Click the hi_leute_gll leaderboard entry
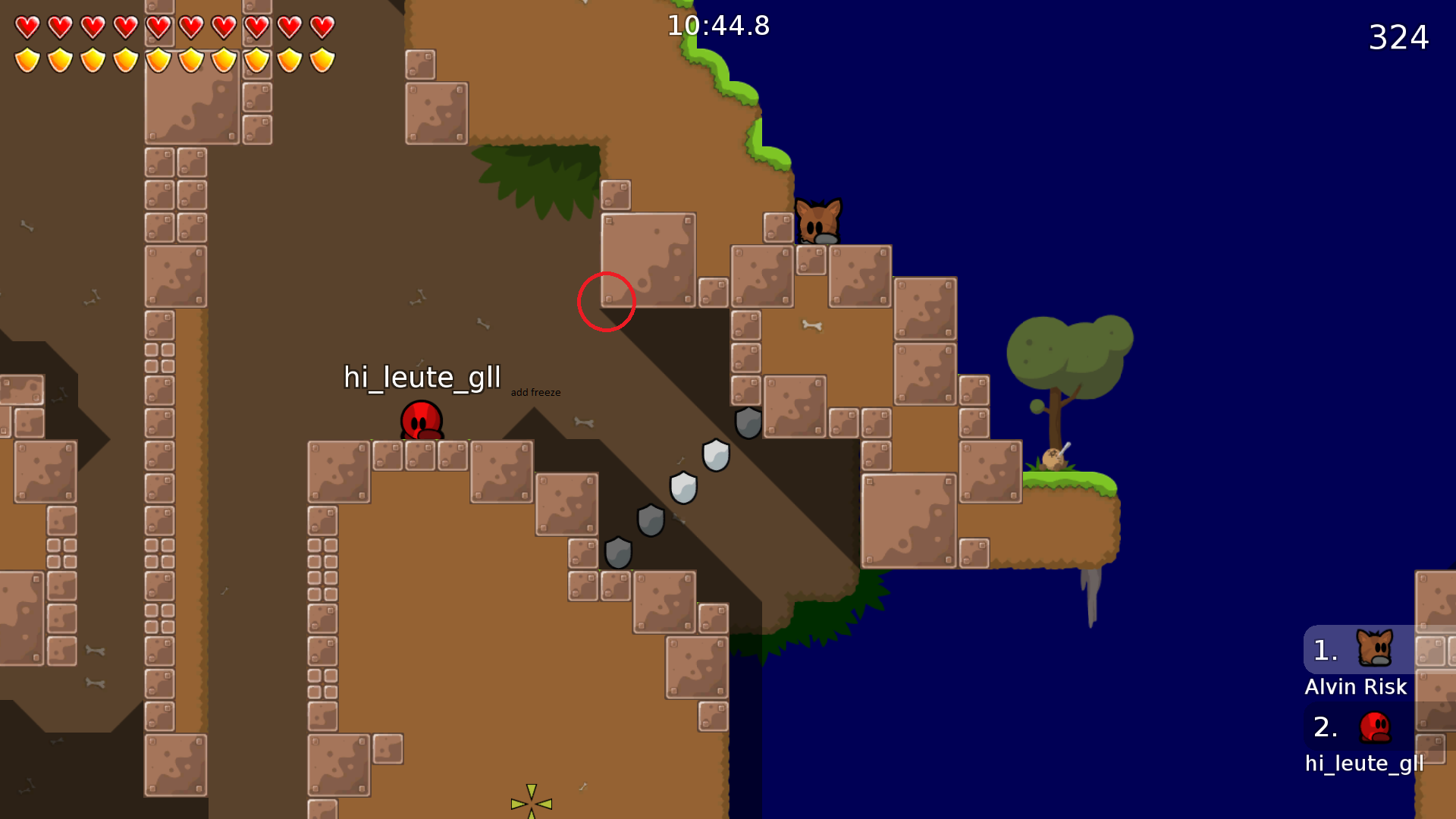This screenshot has width=1456, height=819. point(1363,763)
